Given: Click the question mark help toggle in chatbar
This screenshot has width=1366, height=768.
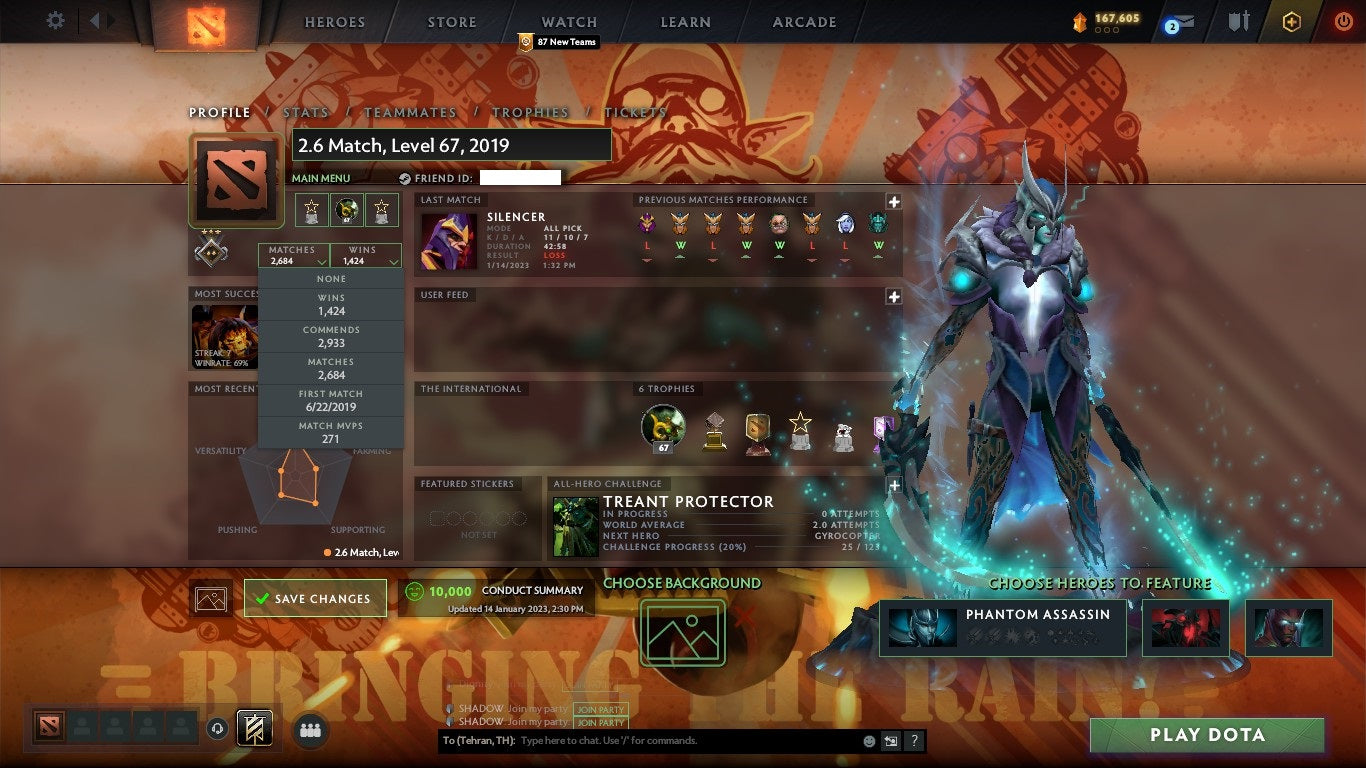Looking at the screenshot, I should click(x=913, y=740).
